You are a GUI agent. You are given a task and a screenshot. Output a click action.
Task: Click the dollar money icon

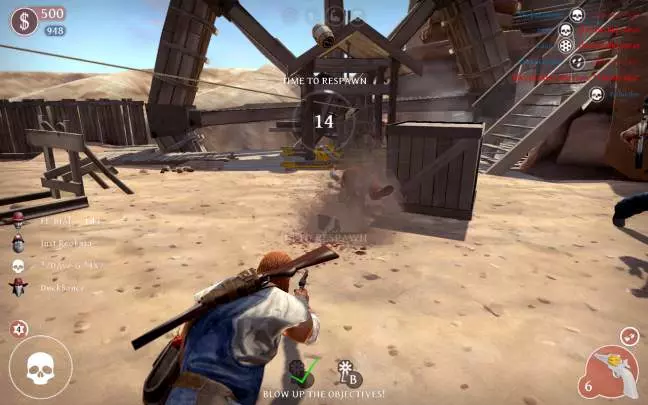click(24, 19)
